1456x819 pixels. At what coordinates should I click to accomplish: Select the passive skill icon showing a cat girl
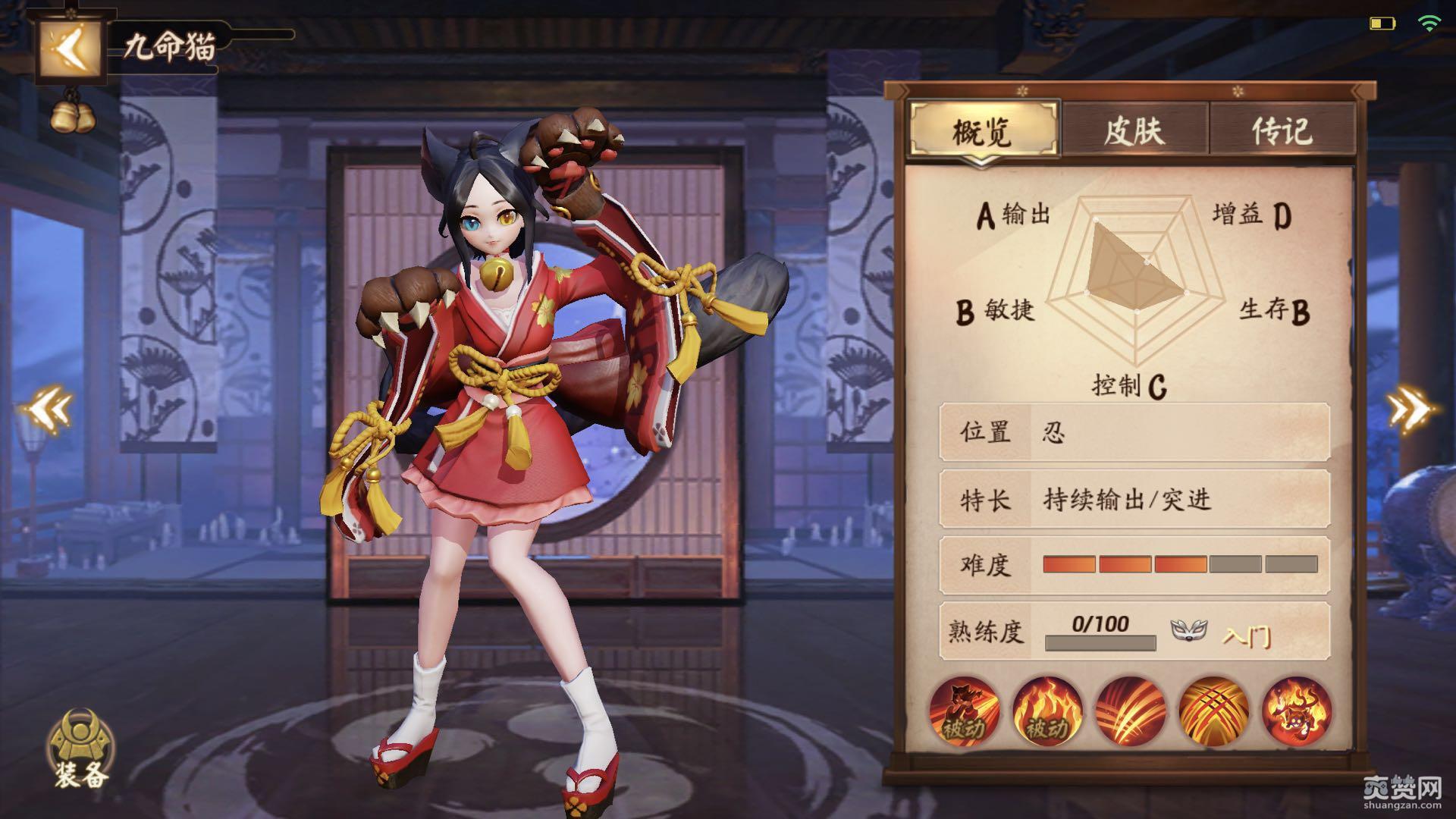coord(964,711)
